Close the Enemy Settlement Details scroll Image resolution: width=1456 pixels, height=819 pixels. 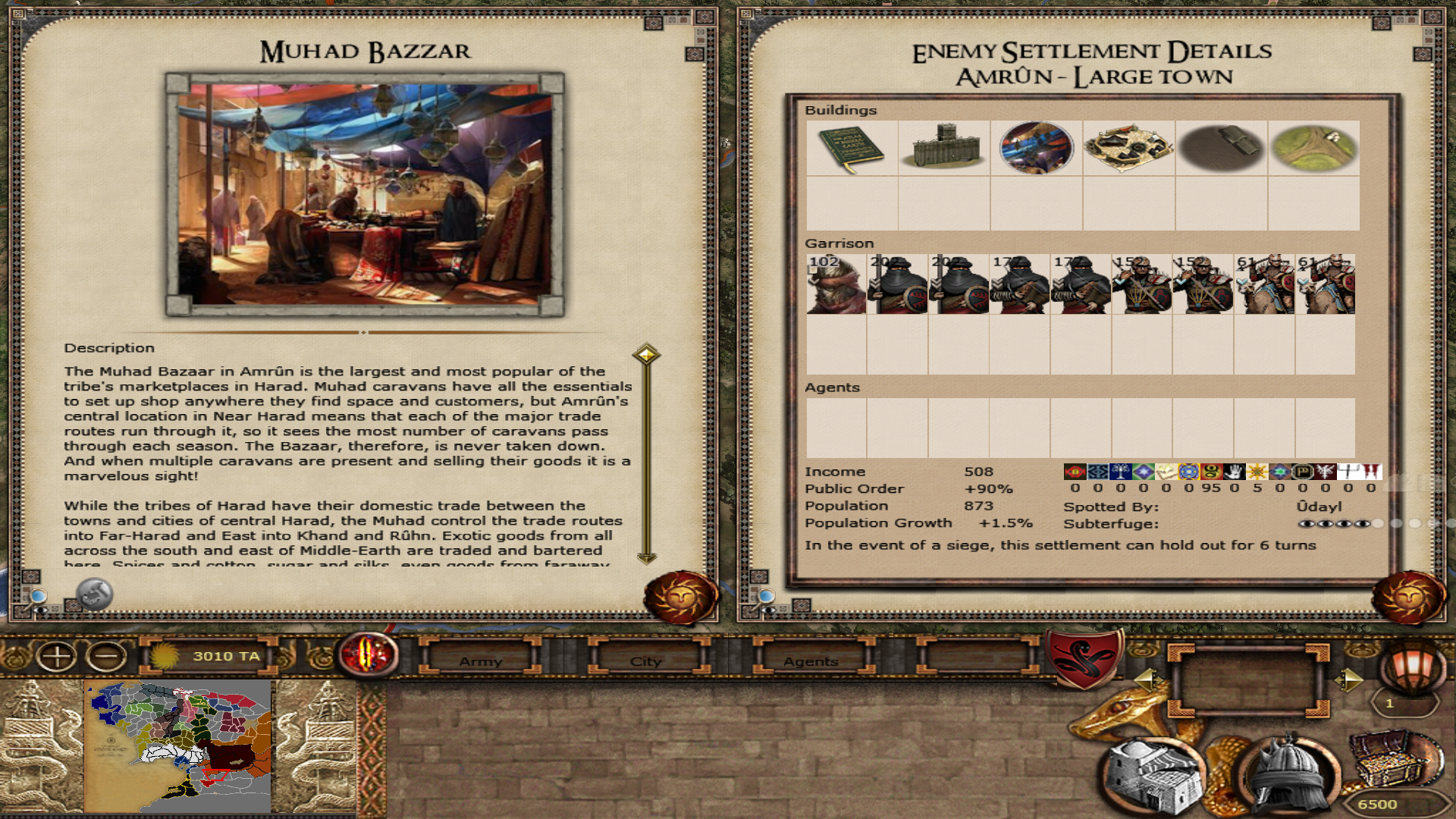point(1408,597)
